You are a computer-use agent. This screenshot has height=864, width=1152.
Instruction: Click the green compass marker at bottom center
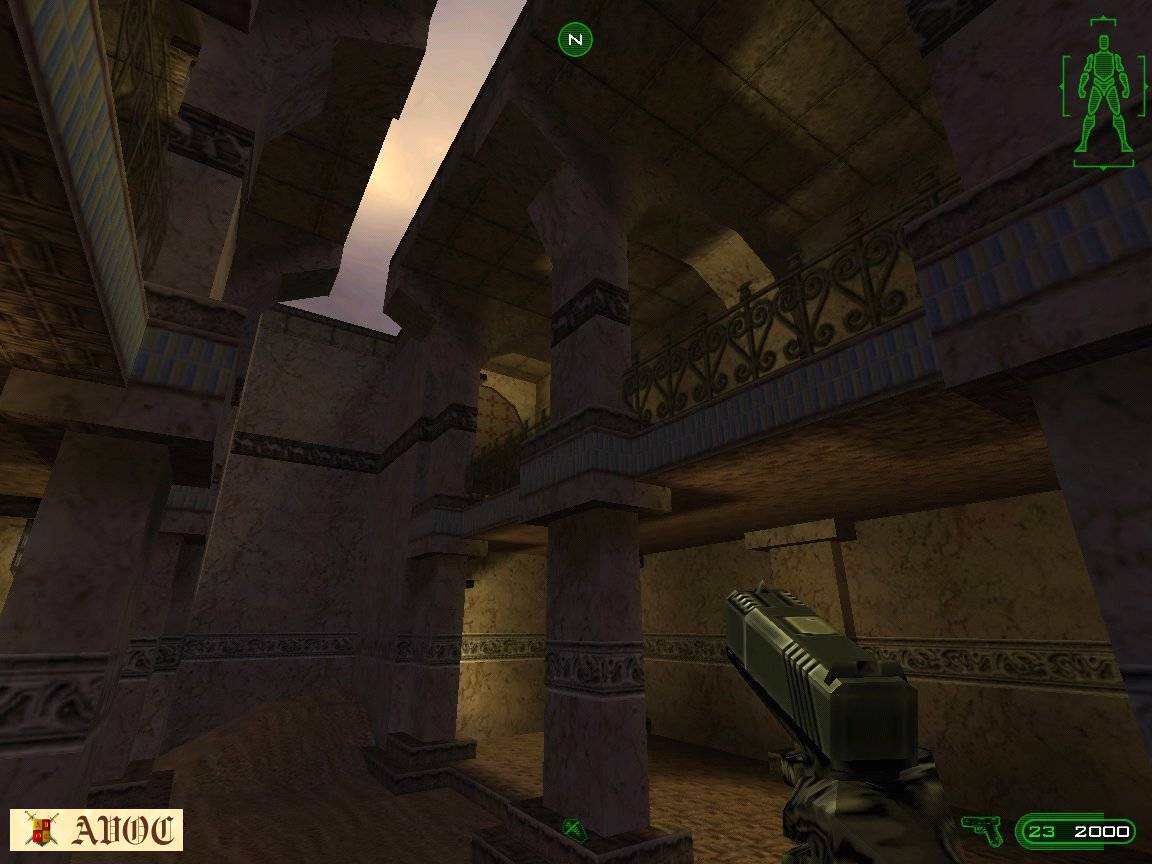point(573,827)
